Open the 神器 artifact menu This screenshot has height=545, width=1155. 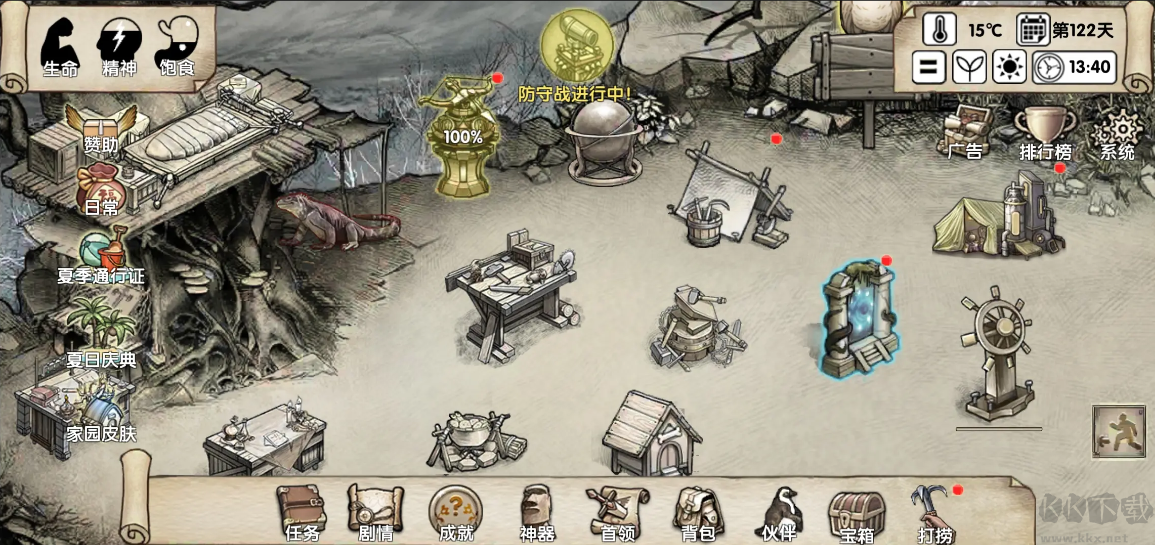(x=536, y=510)
